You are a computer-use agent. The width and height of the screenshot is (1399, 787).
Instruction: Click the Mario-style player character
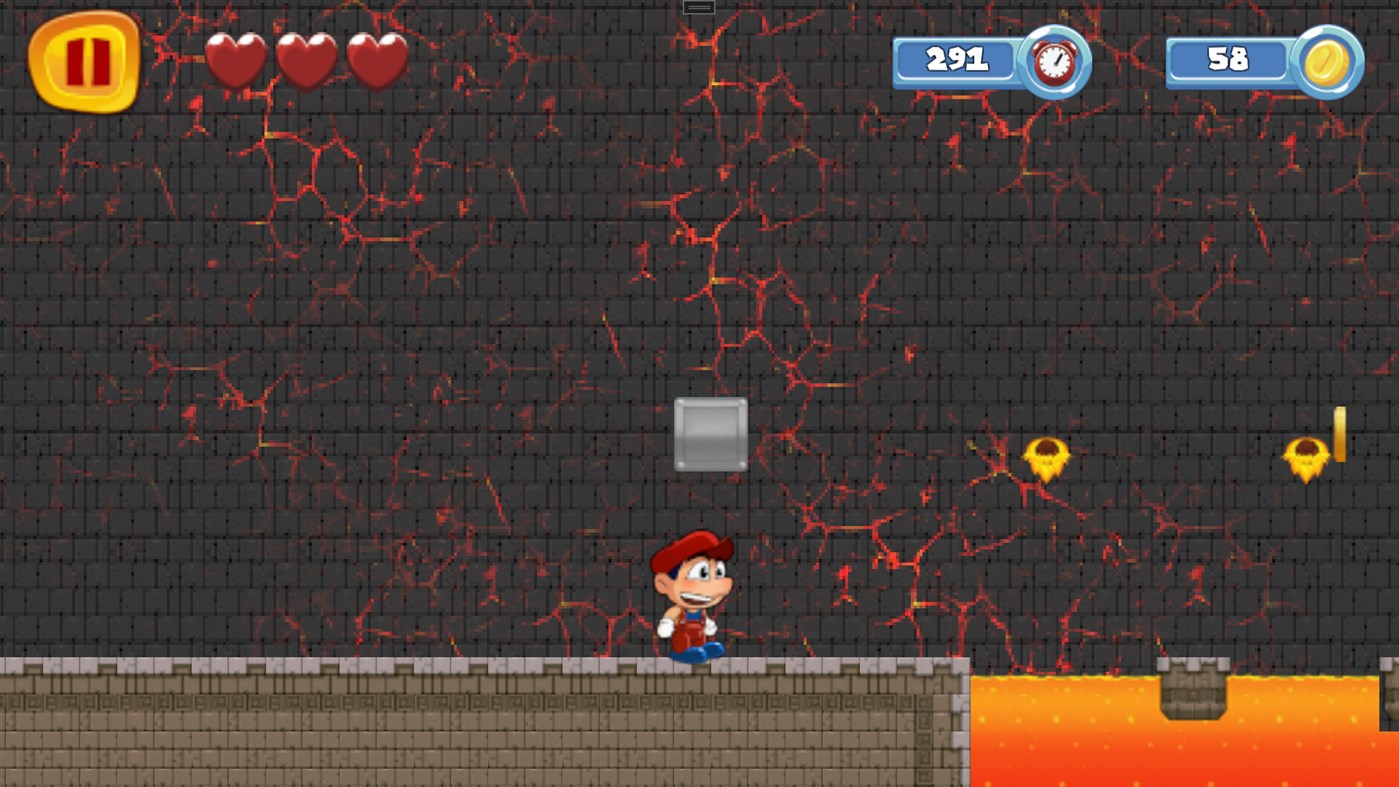(x=693, y=593)
